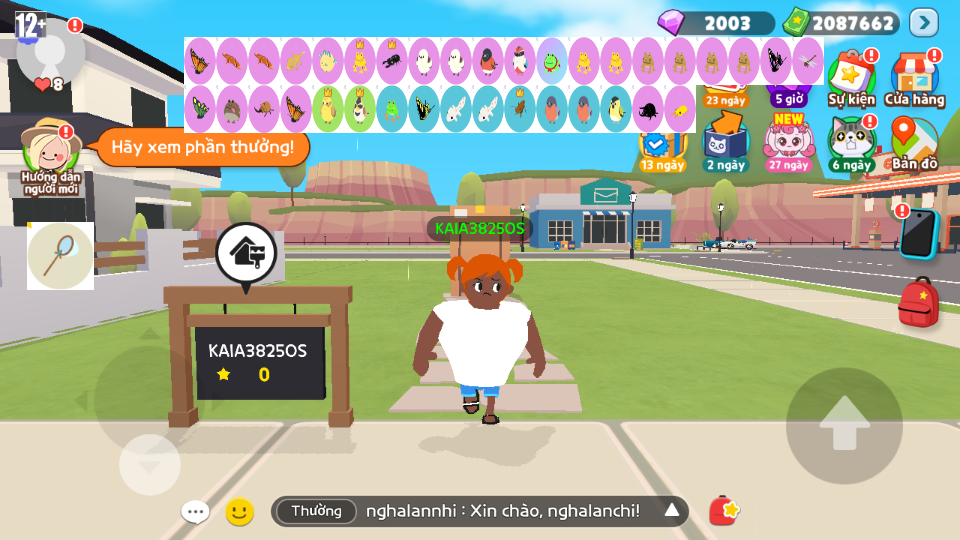This screenshot has height=540, width=960.
Task: Open the Sự kiện events calendar
Action: point(851,78)
